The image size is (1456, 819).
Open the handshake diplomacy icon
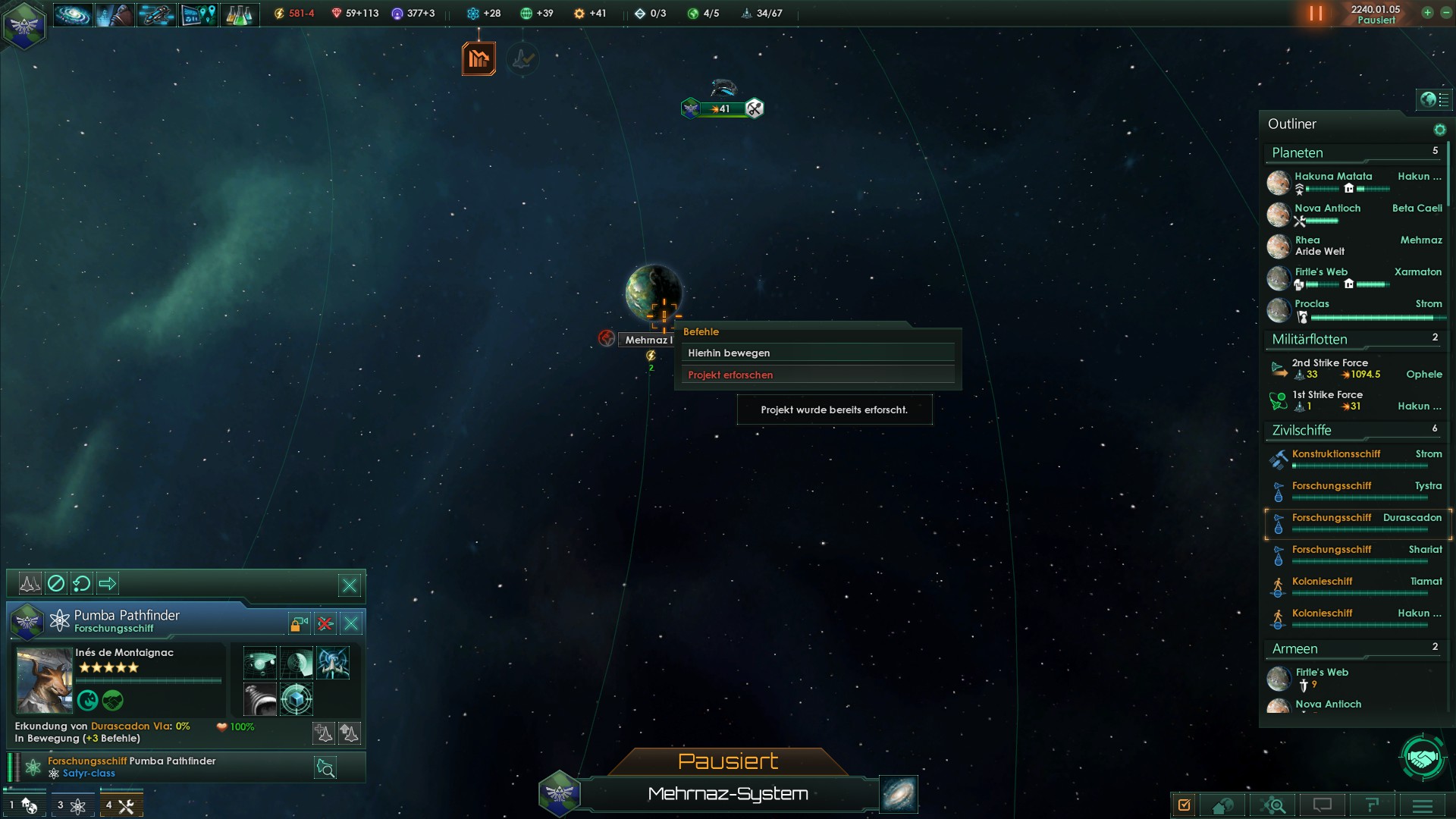(1423, 757)
